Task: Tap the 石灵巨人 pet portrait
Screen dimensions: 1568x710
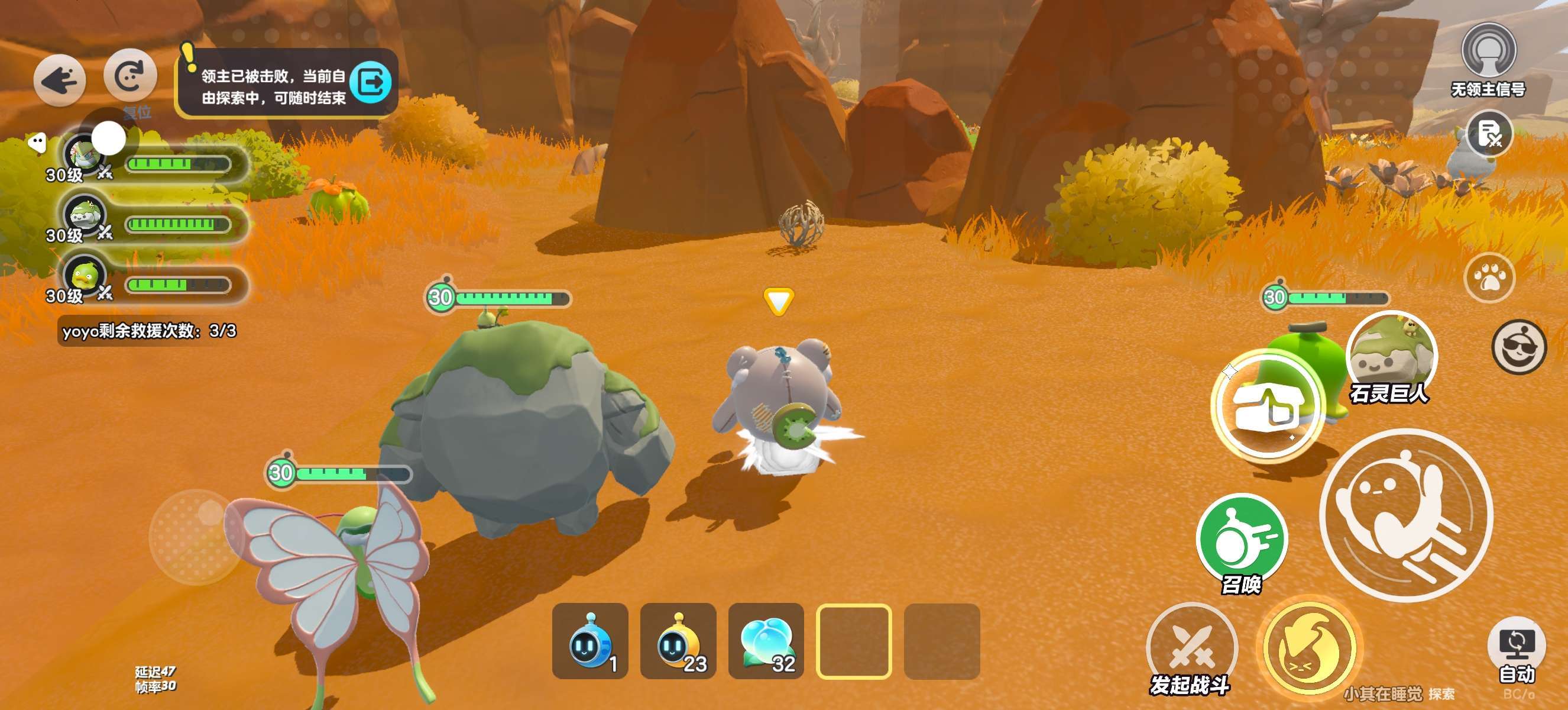Action: pos(1391,355)
